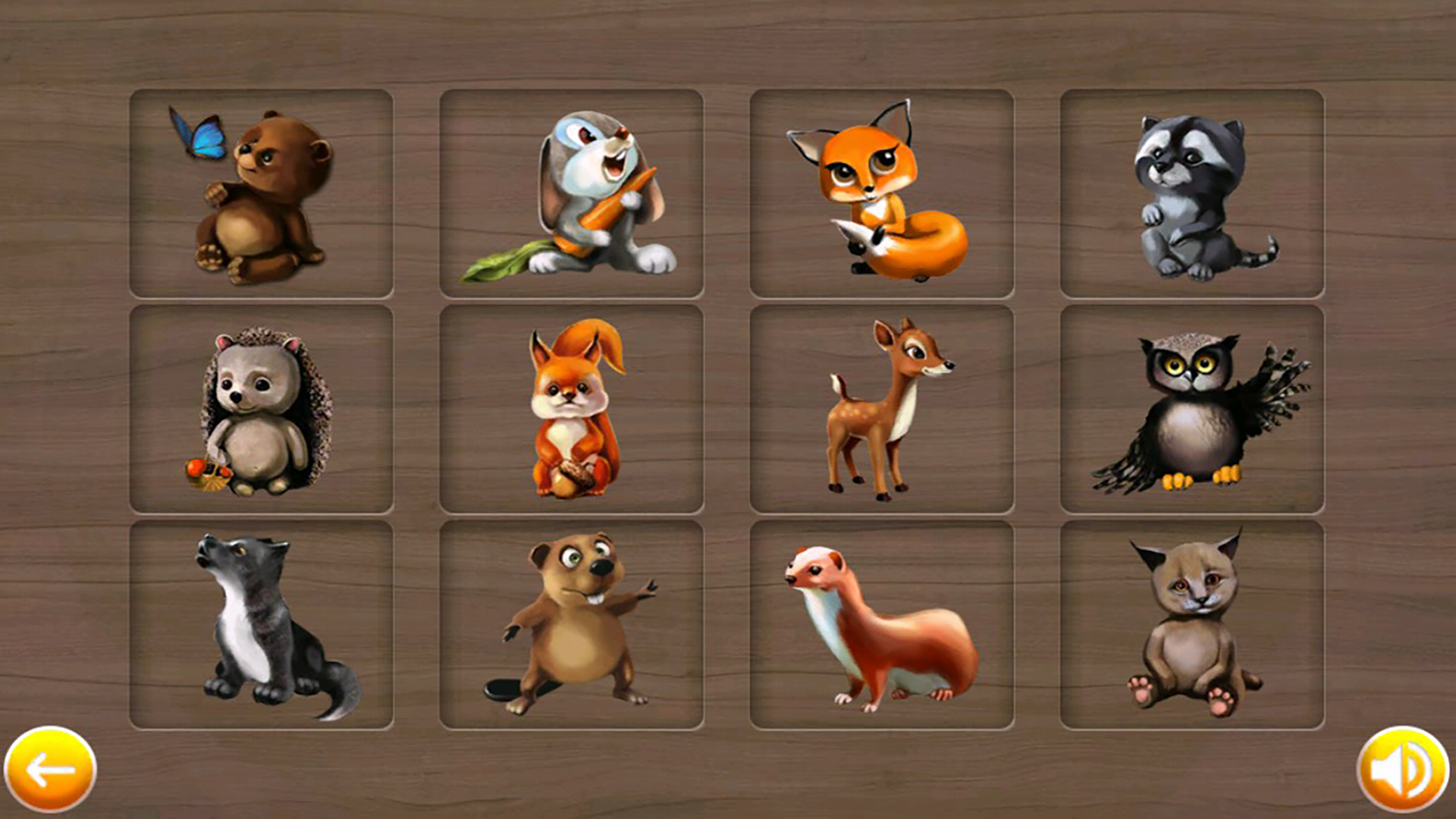Select the brown beaver tile
The image size is (1456, 819).
(571, 625)
